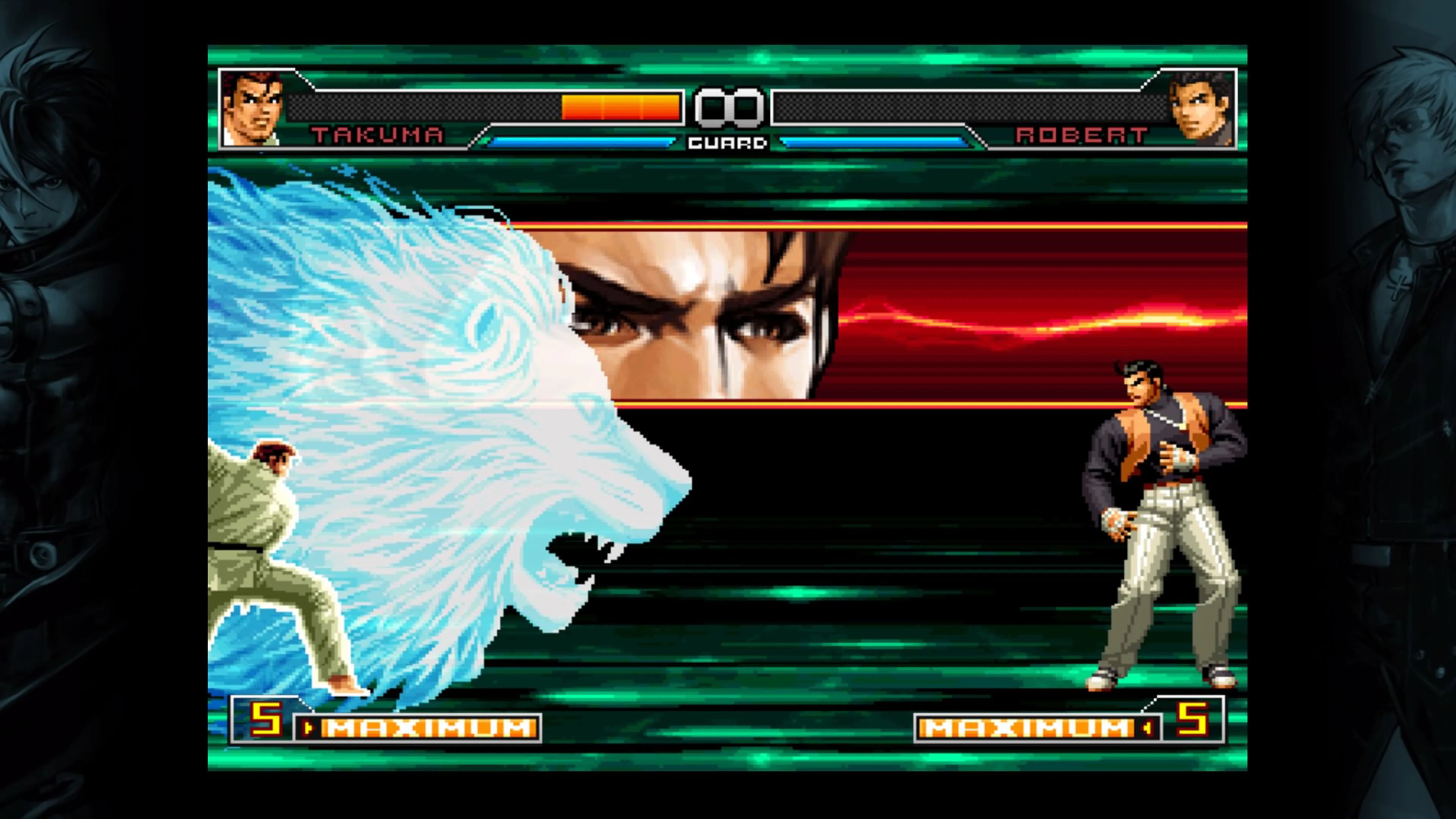Click the infinity timer symbol

728,107
